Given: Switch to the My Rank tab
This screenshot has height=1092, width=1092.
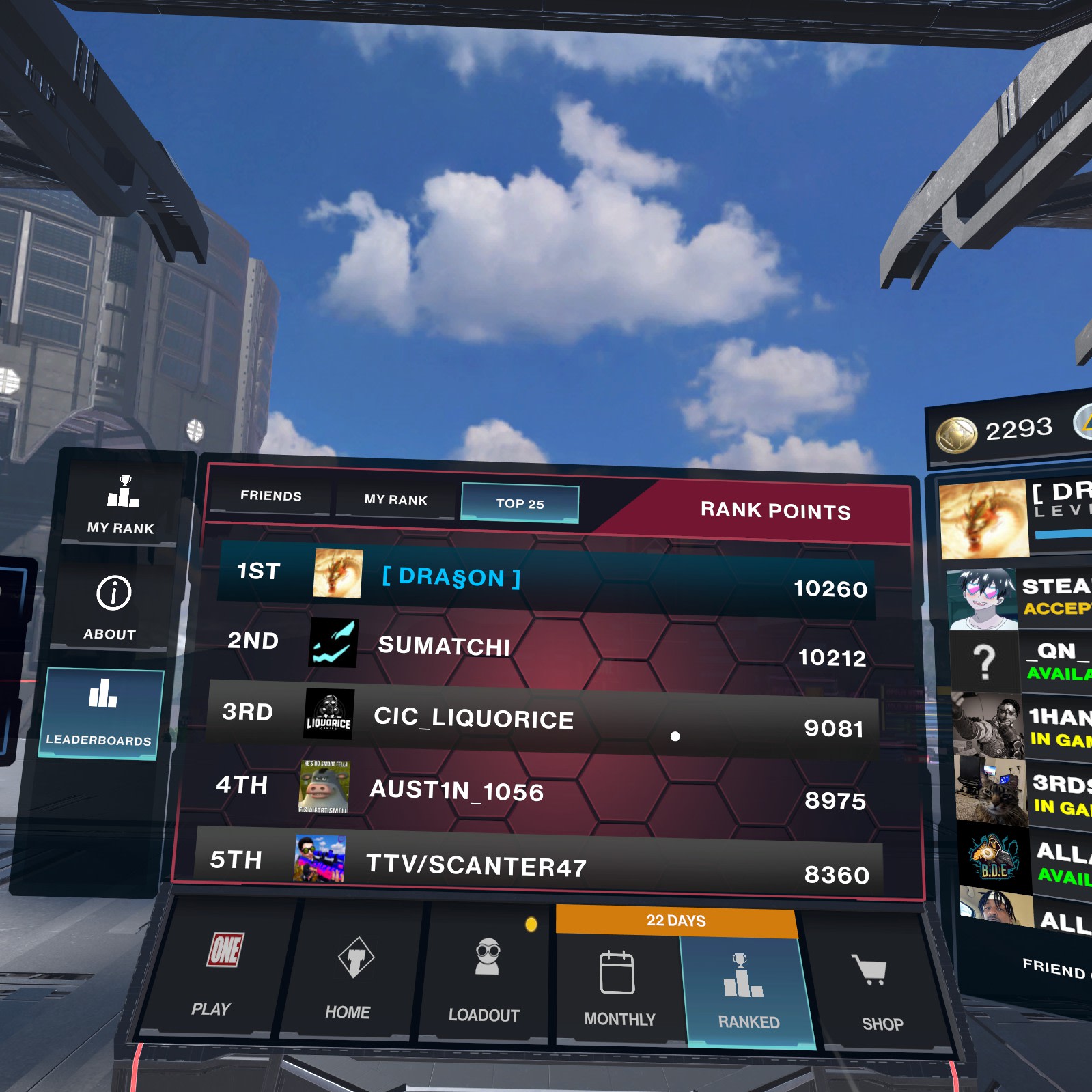Looking at the screenshot, I should coord(395,499).
